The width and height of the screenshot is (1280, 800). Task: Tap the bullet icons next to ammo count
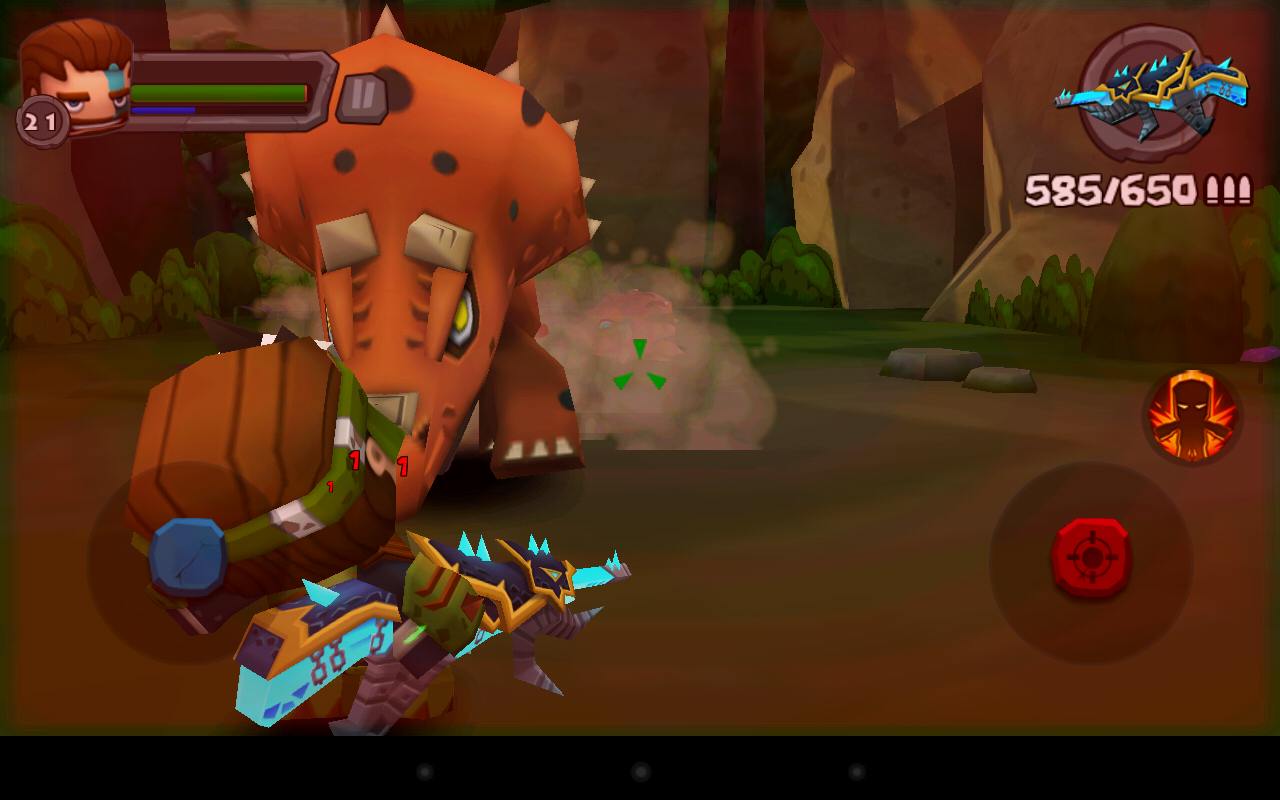point(1226,188)
